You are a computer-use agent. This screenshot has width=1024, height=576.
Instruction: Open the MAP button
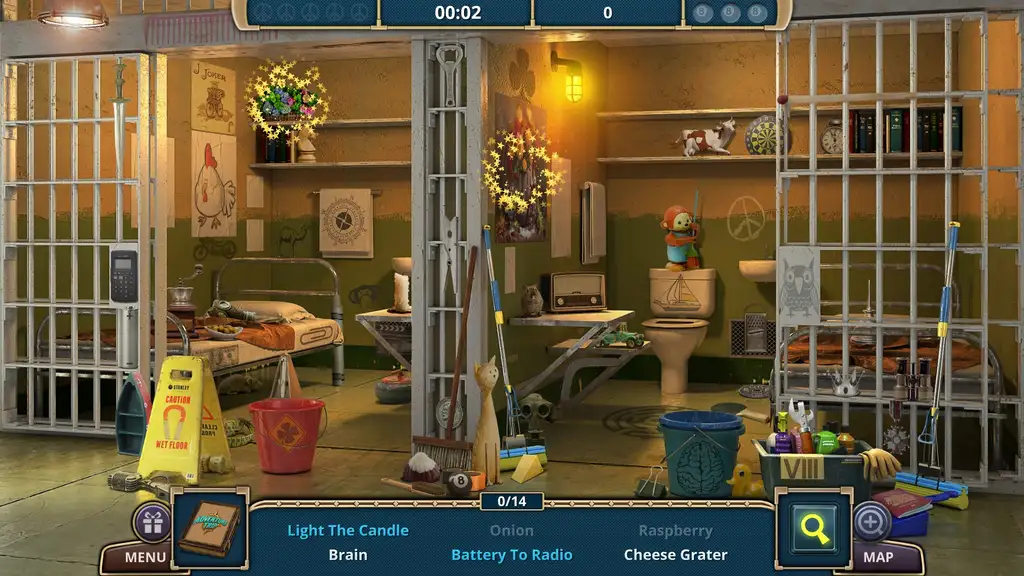click(878, 557)
